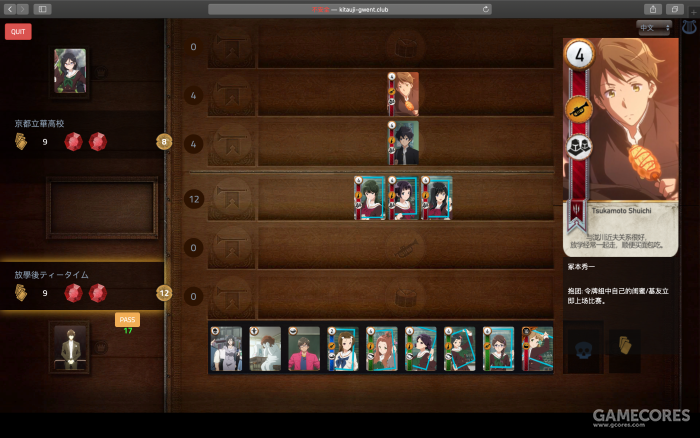Open the discard pile with skull icon
The width and height of the screenshot is (700, 438).
(x=582, y=348)
